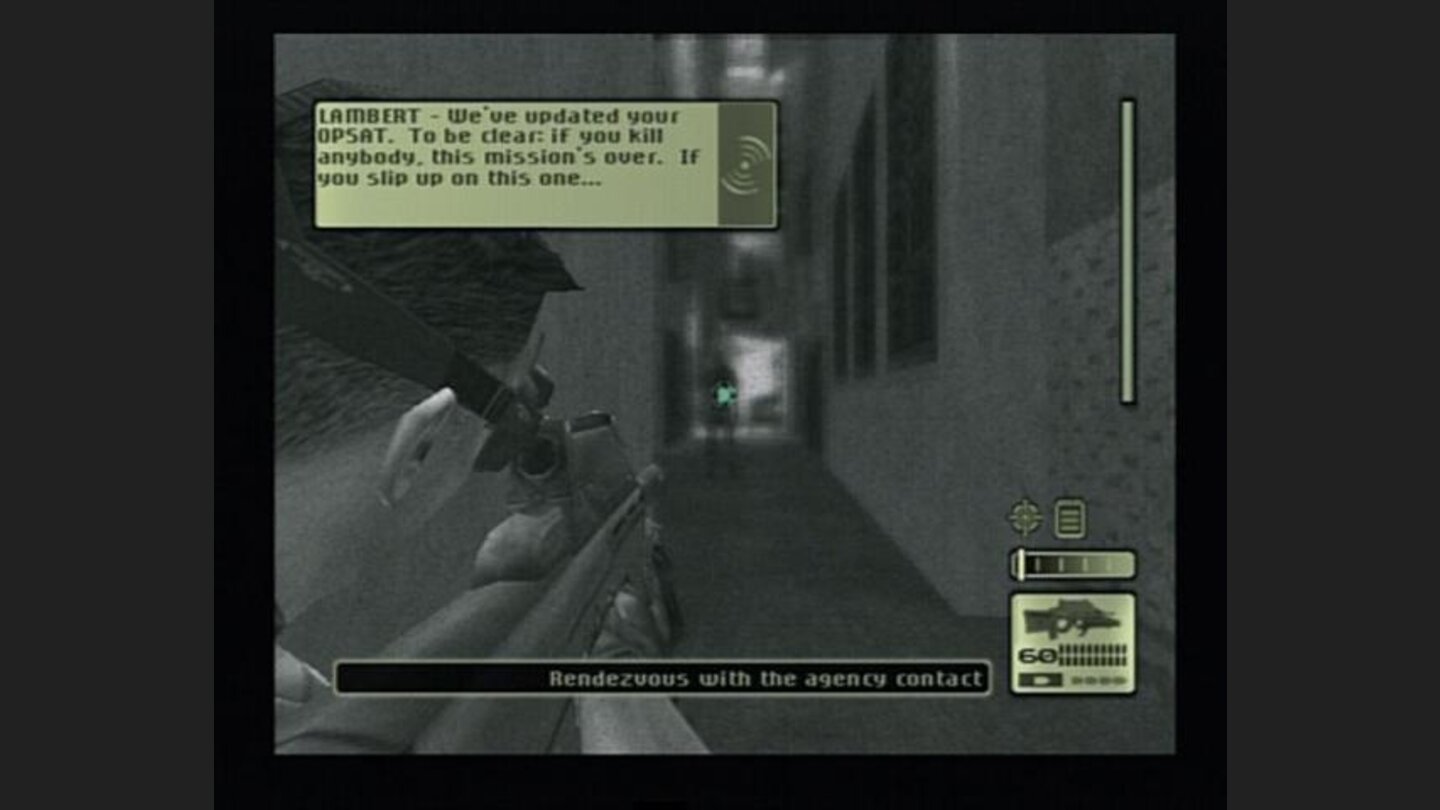Toggle the OPSAT data log on

[1069, 515]
